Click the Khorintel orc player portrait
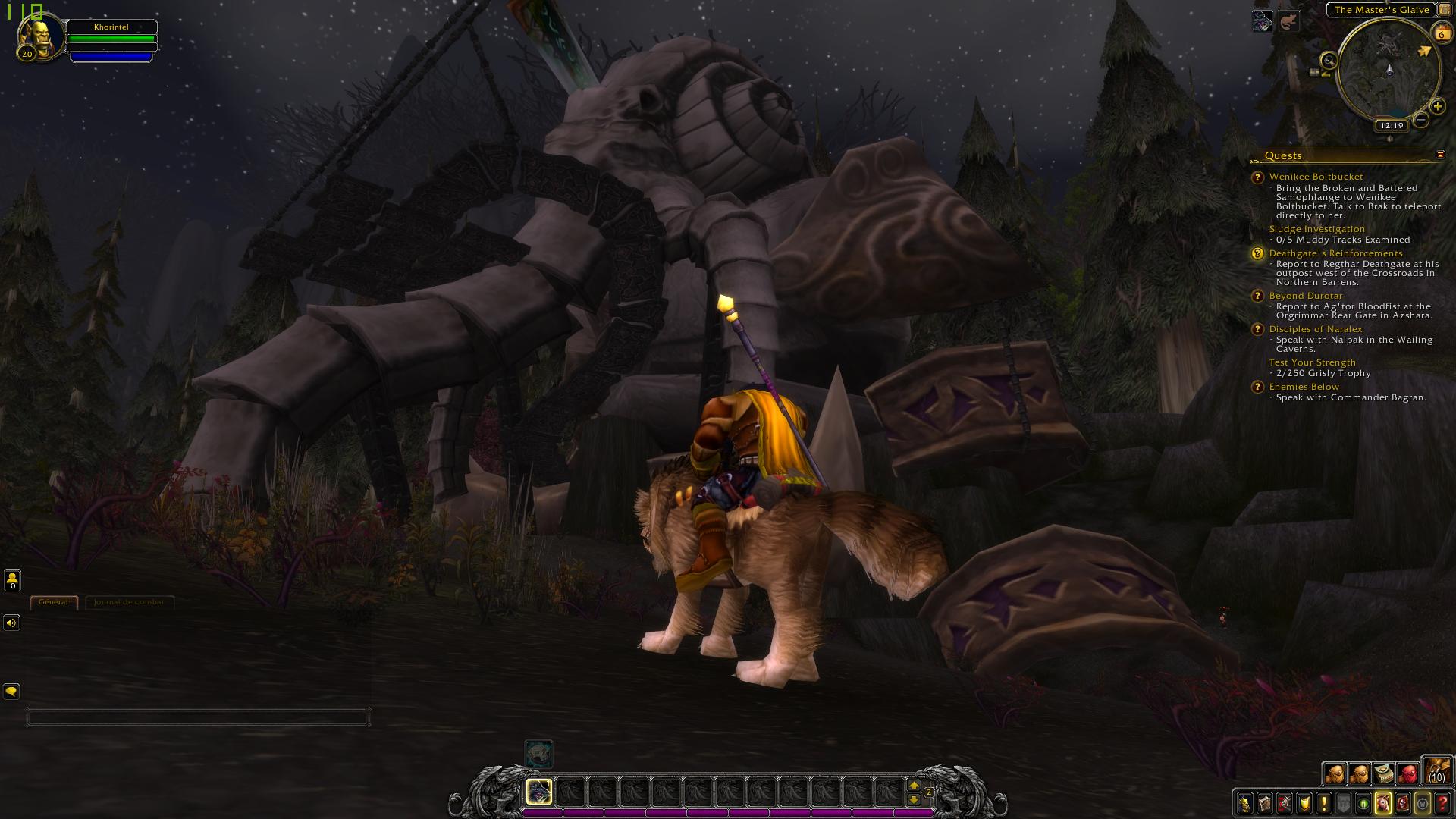Screen dimensions: 1456x819 (x=38, y=35)
